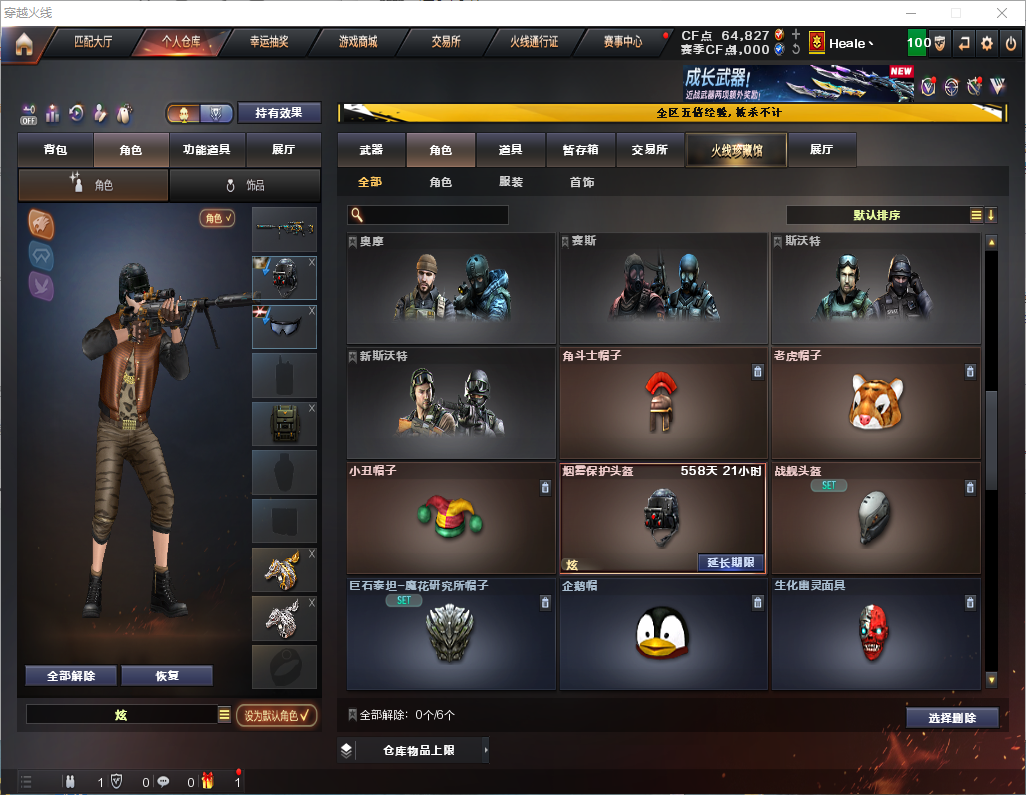Viewport: 1026px width, 795px height.
Task: Open the 游戏商城 game store
Action: pos(357,43)
